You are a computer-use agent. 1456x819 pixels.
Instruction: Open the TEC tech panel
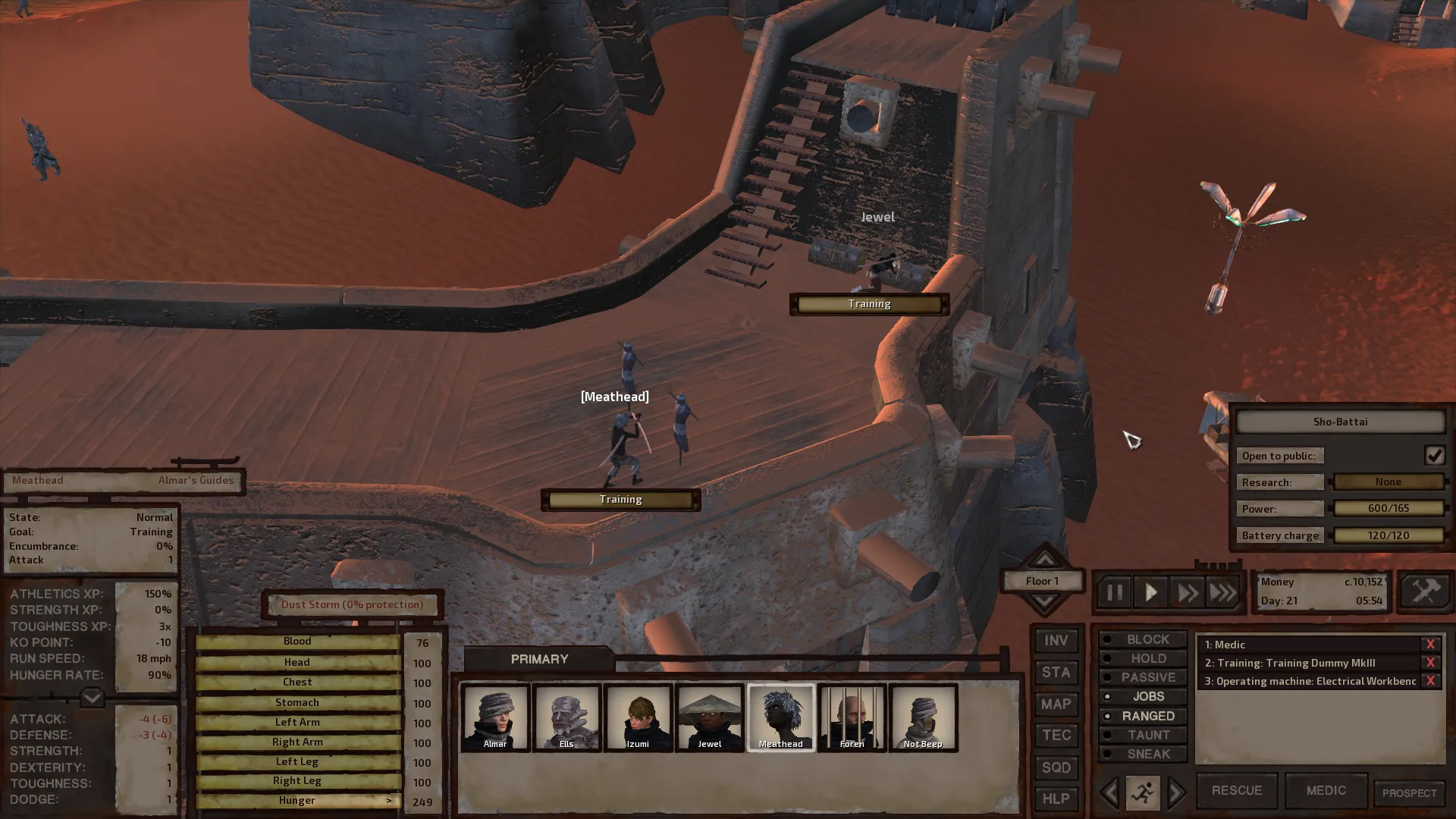tap(1056, 736)
